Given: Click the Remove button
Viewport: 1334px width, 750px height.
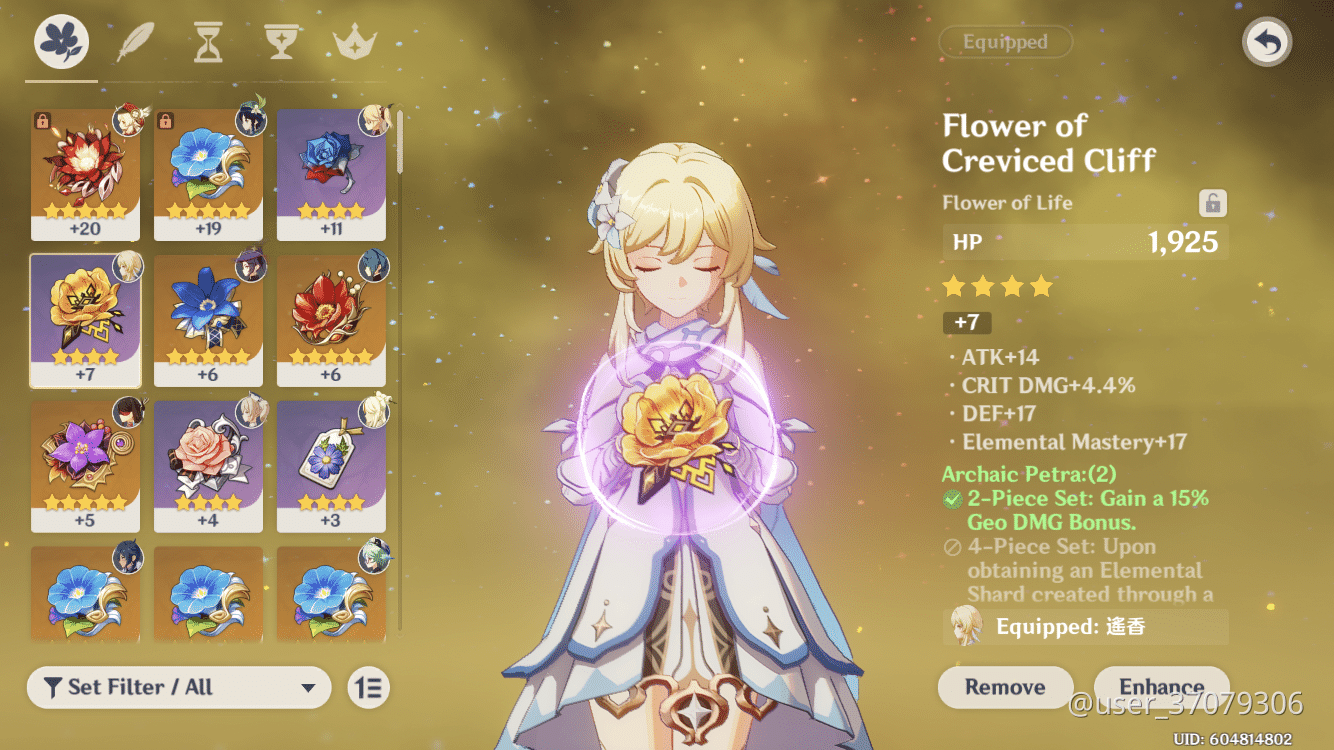Looking at the screenshot, I should (x=1005, y=688).
